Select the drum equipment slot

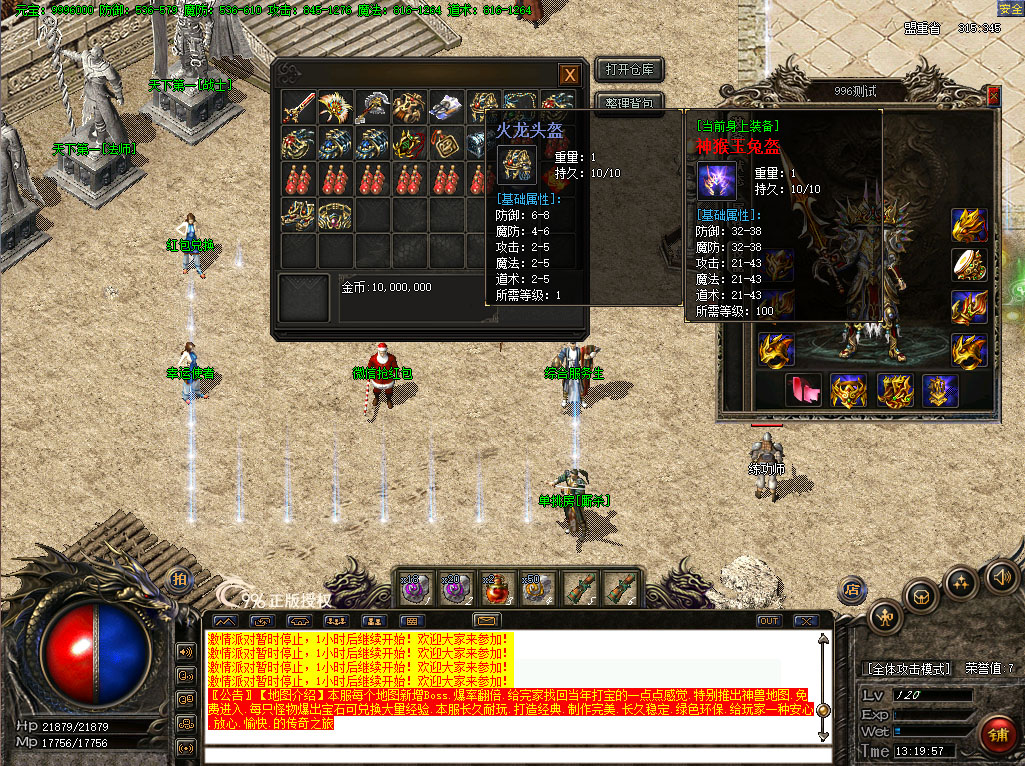click(x=969, y=264)
